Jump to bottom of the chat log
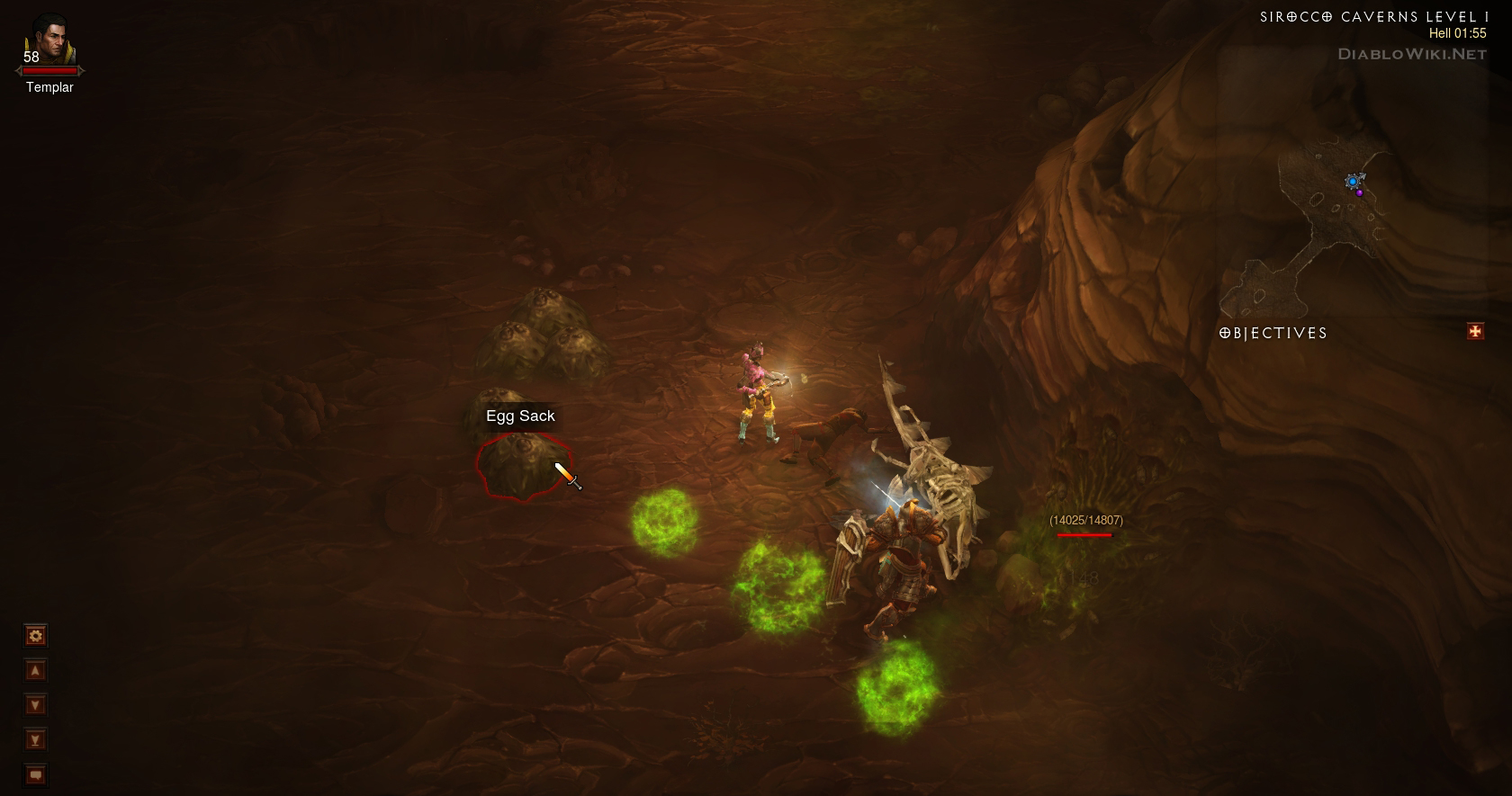1512x796 pixels. 35,740
